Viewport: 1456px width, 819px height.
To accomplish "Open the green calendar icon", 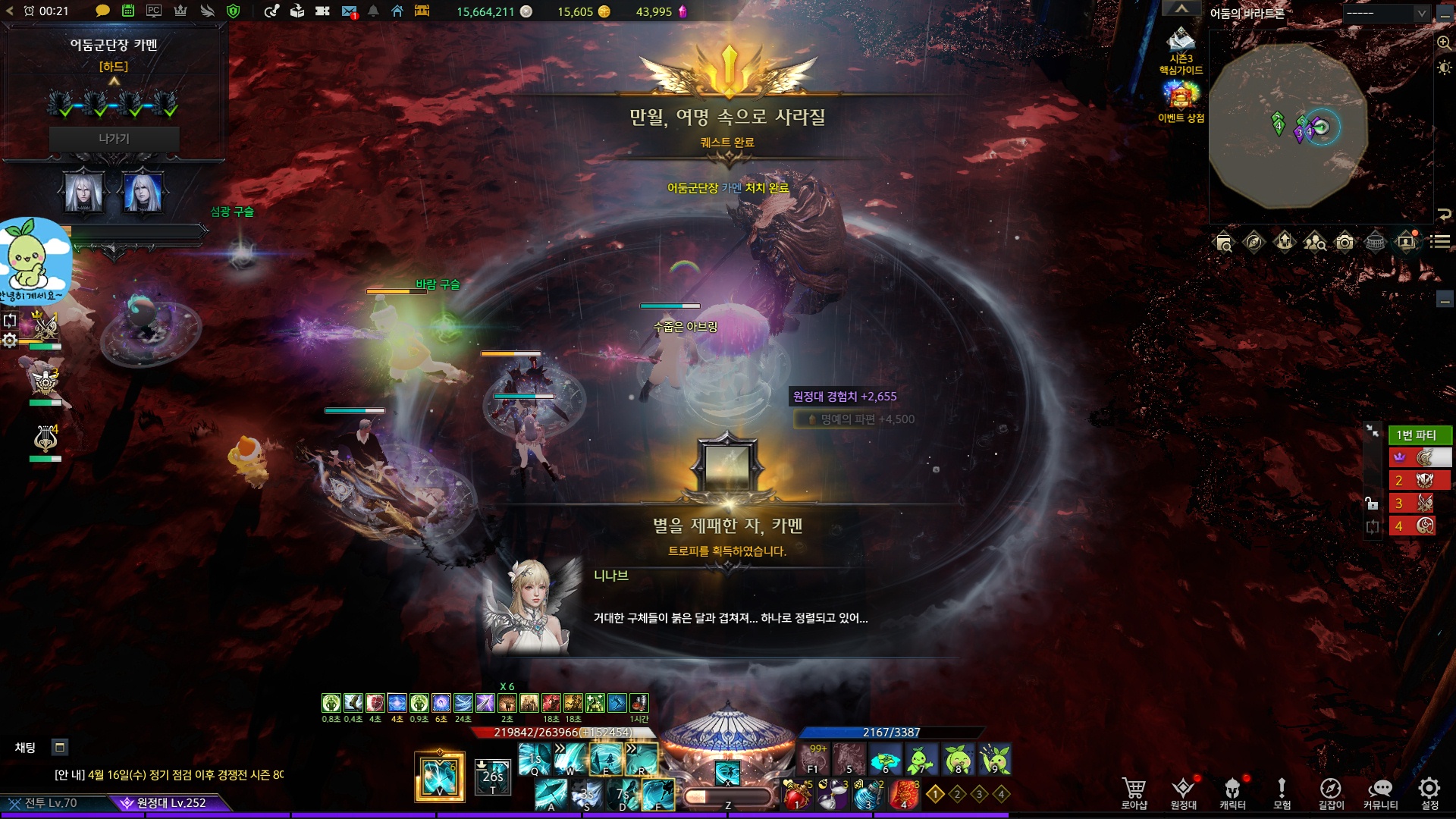I will click(128, 11).
